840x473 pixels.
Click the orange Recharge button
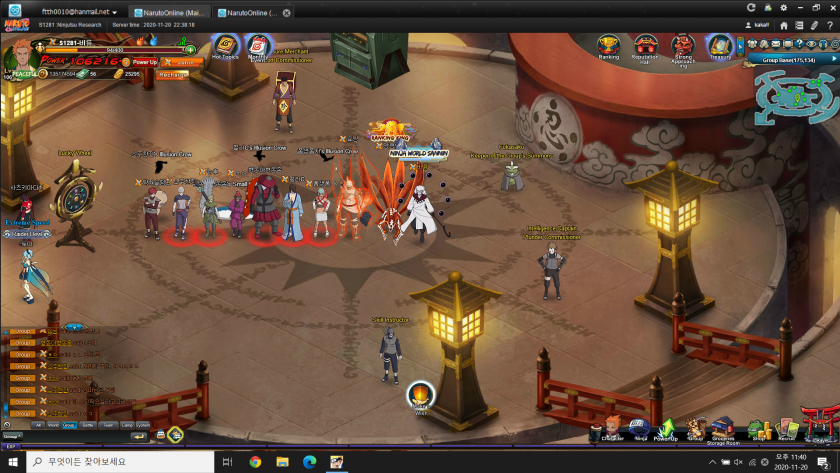click(x=173, y=74)
